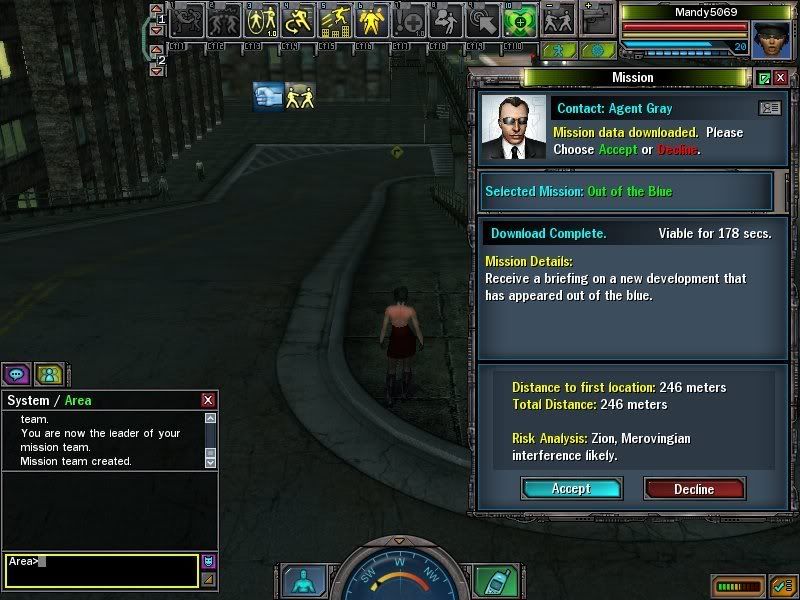Click into the Area chat input box
The height and width of the screenshot is (600, 800).
pos(100,570)
